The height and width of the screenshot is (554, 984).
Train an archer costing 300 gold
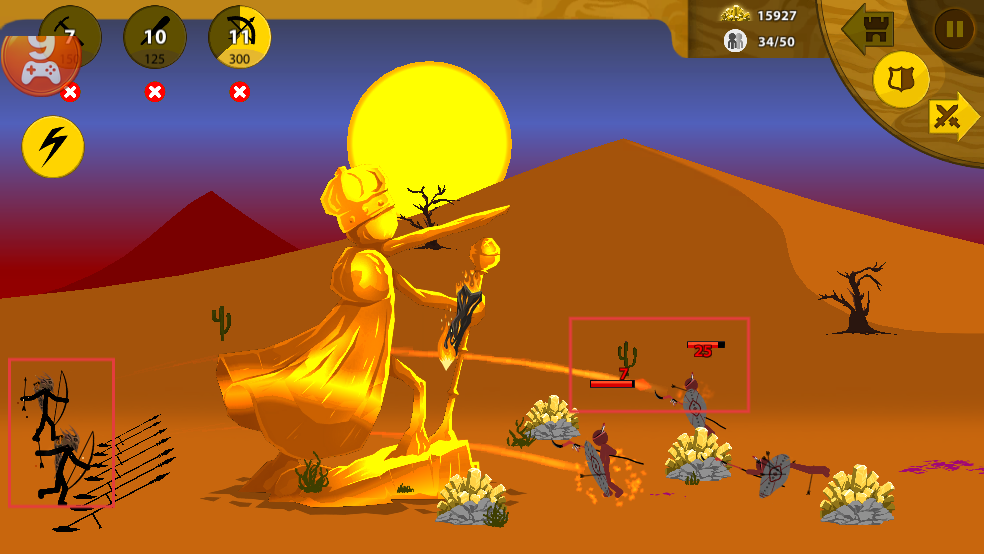pyautogui.click(x=240, y=37)
